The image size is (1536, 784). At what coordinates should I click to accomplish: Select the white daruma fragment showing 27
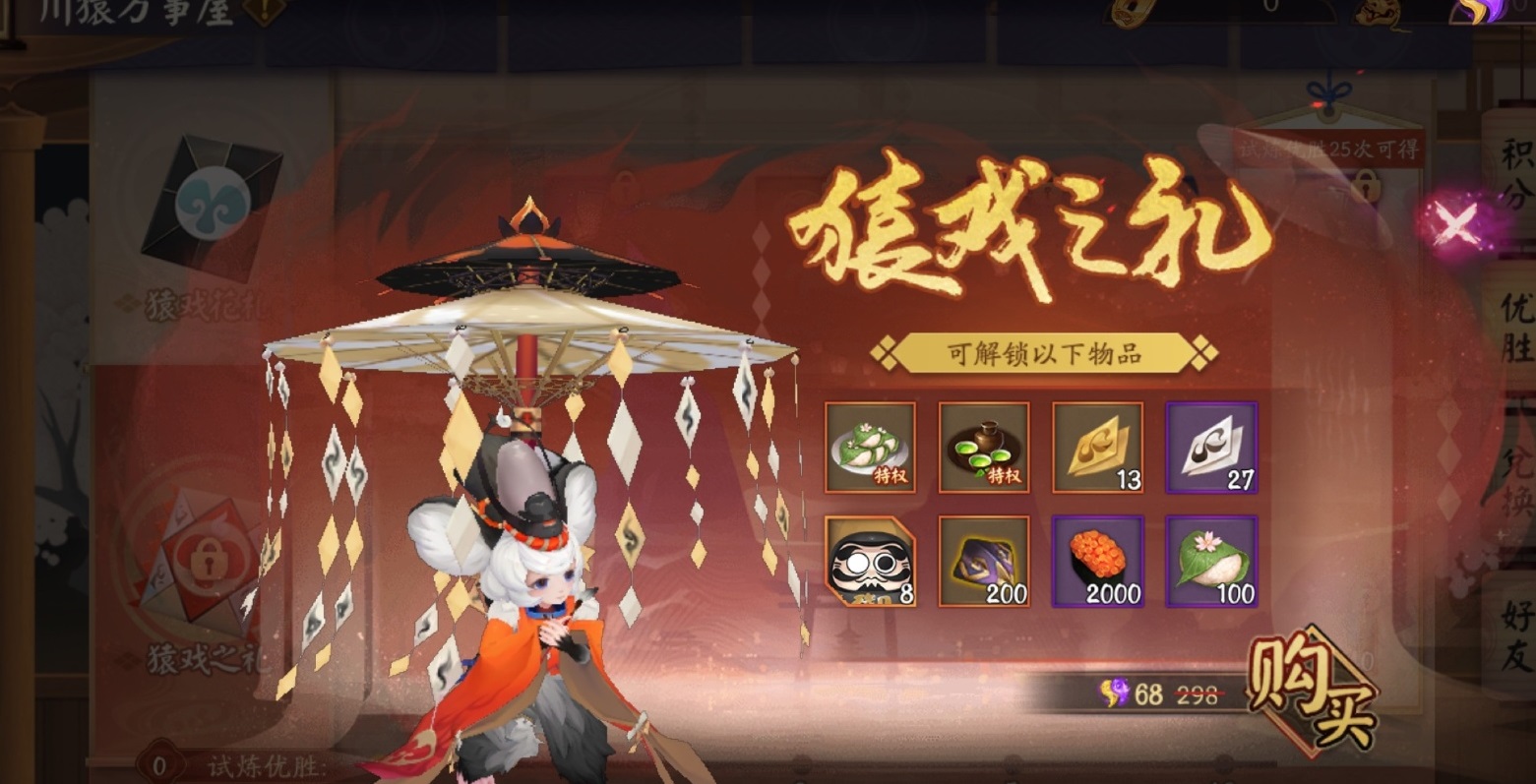tap(1210, 448)
